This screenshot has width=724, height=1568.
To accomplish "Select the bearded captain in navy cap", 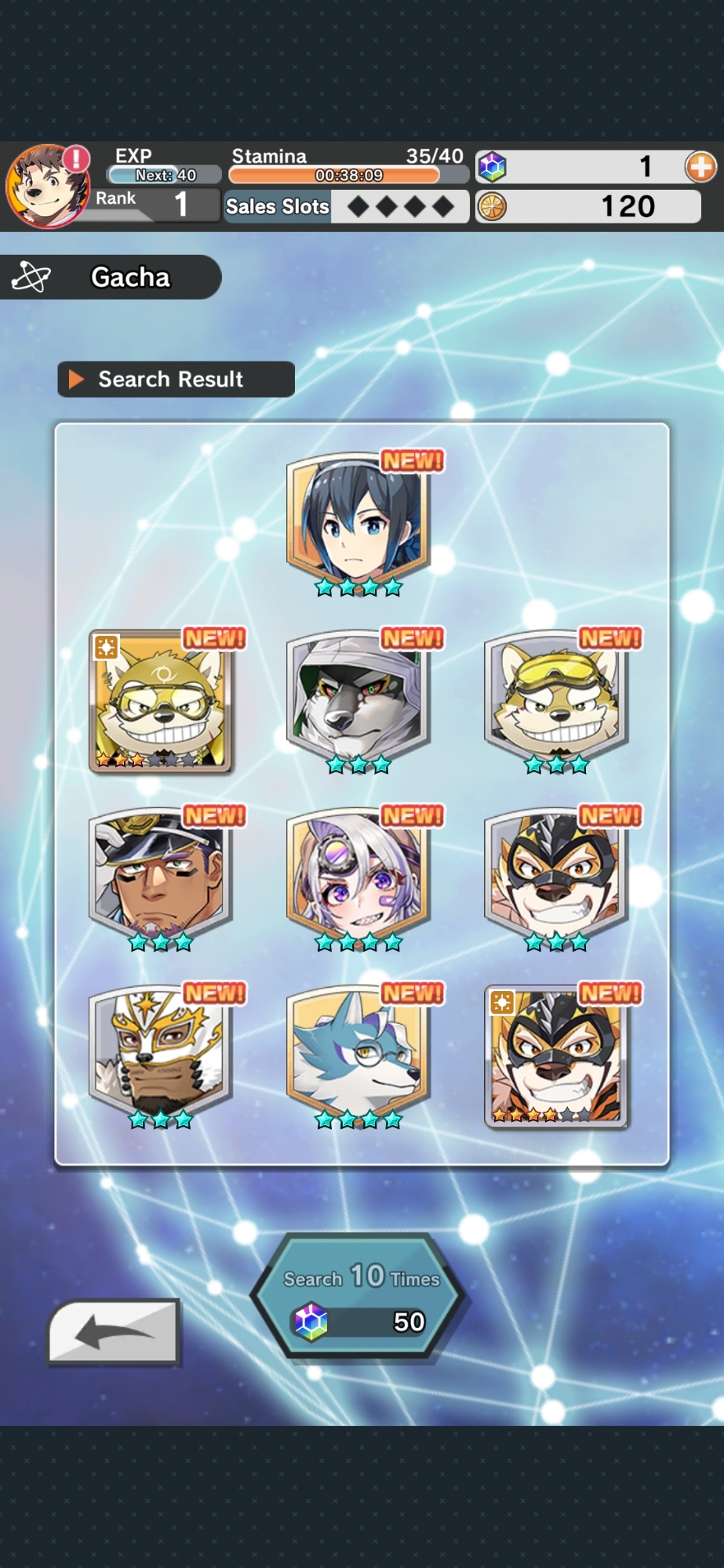I will 160,877.
